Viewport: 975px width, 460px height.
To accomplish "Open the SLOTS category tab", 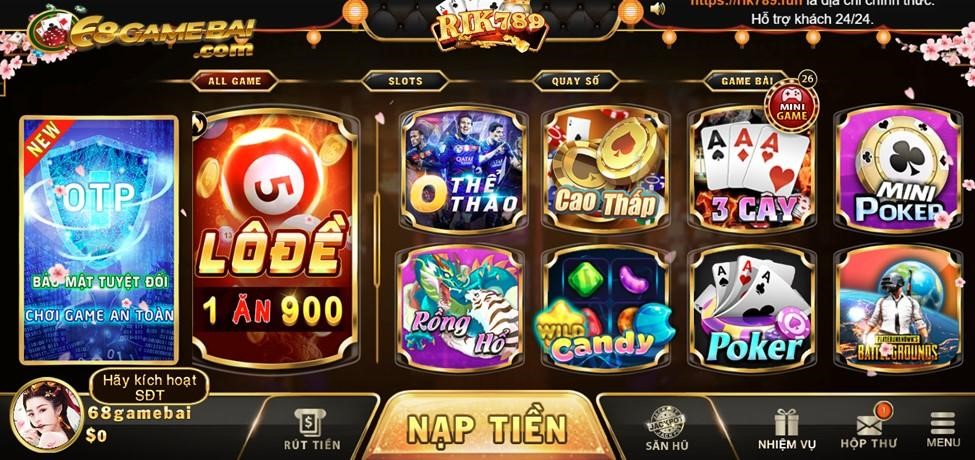I will 404,81.
